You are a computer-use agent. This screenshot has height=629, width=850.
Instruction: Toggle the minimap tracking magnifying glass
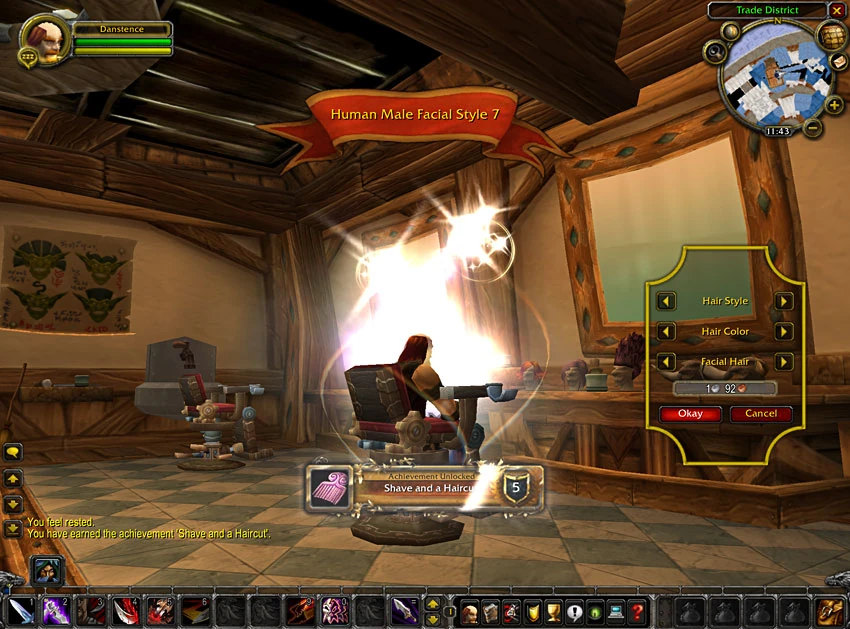click(x=714, y=50)
